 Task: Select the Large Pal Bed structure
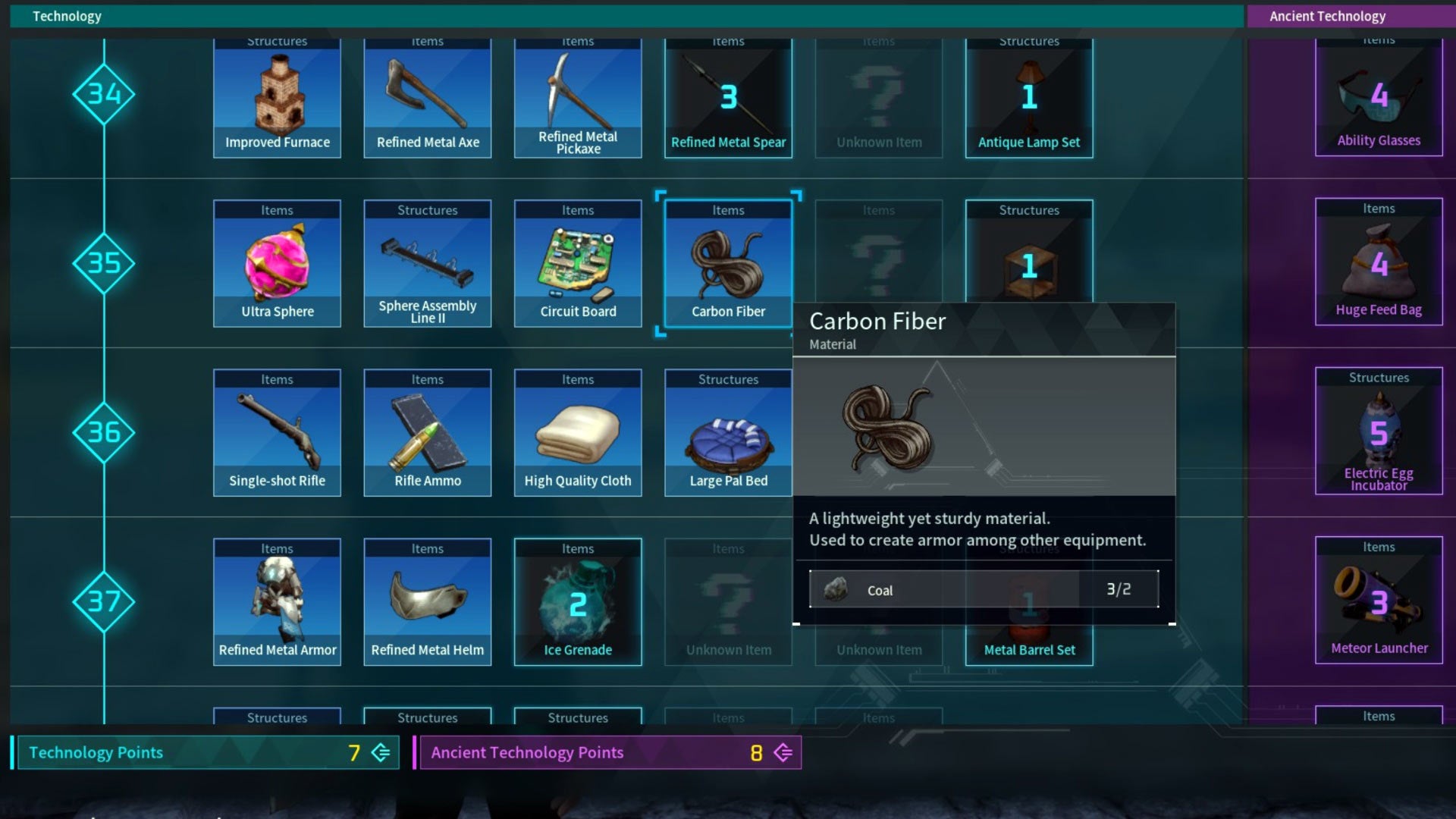[728, 433]
